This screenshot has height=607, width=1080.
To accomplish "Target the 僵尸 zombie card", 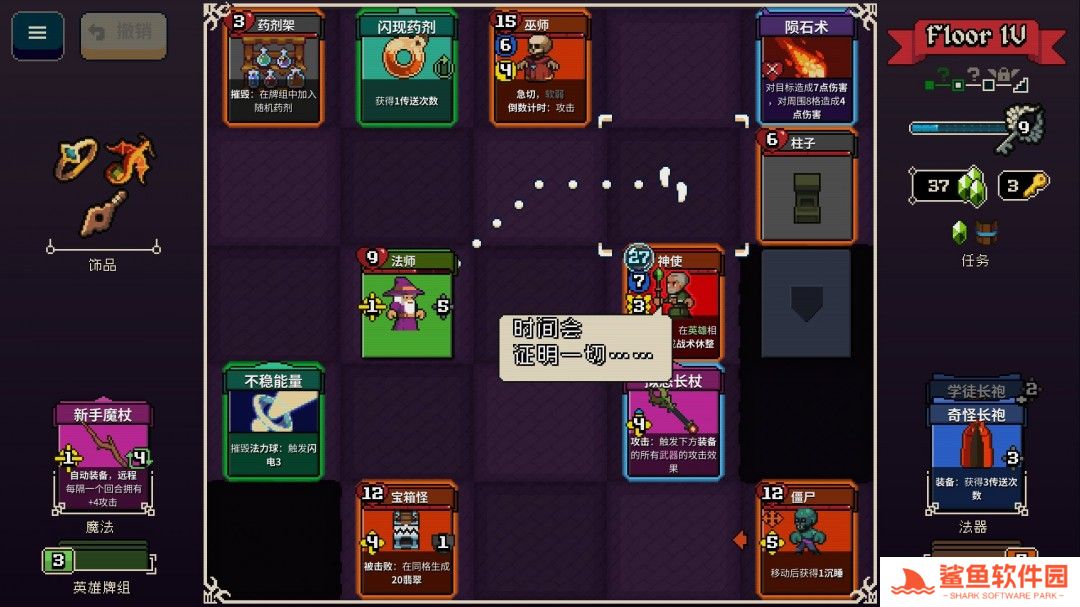I will point(806,538).
